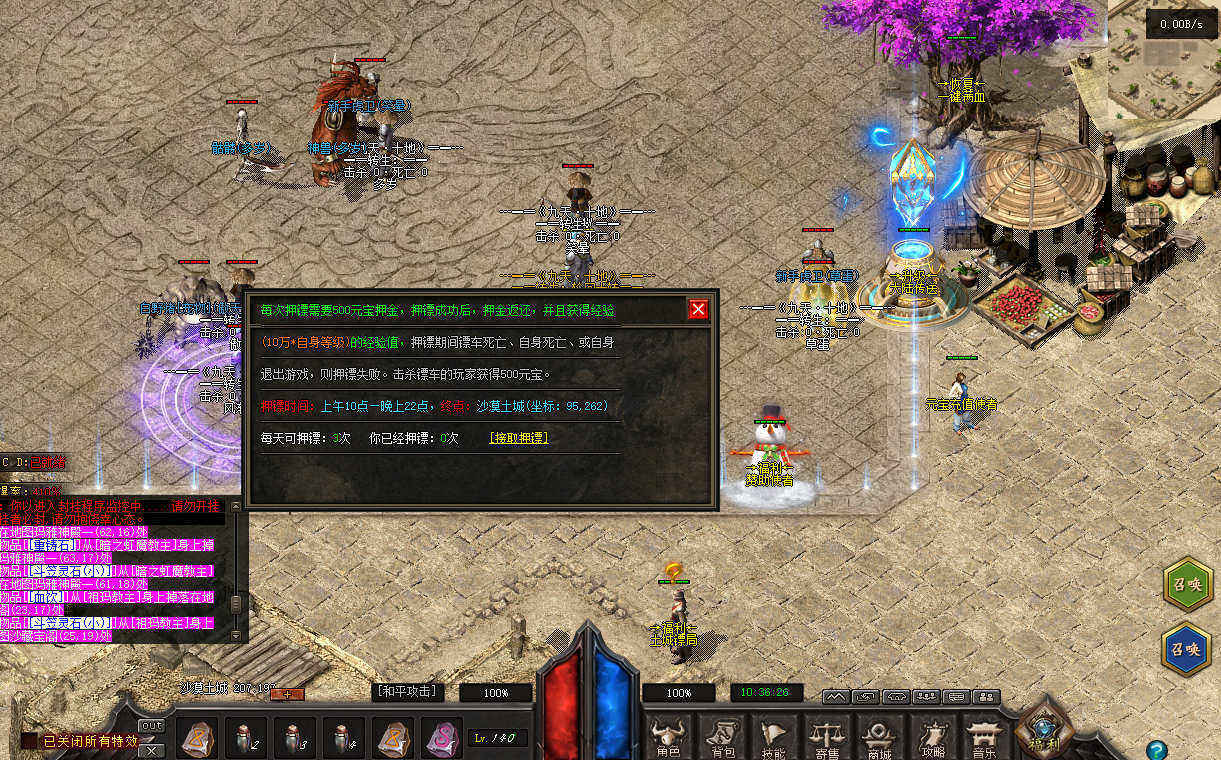
Task: Click the orange plus button beside map coordinates
Action: [287, 693]
